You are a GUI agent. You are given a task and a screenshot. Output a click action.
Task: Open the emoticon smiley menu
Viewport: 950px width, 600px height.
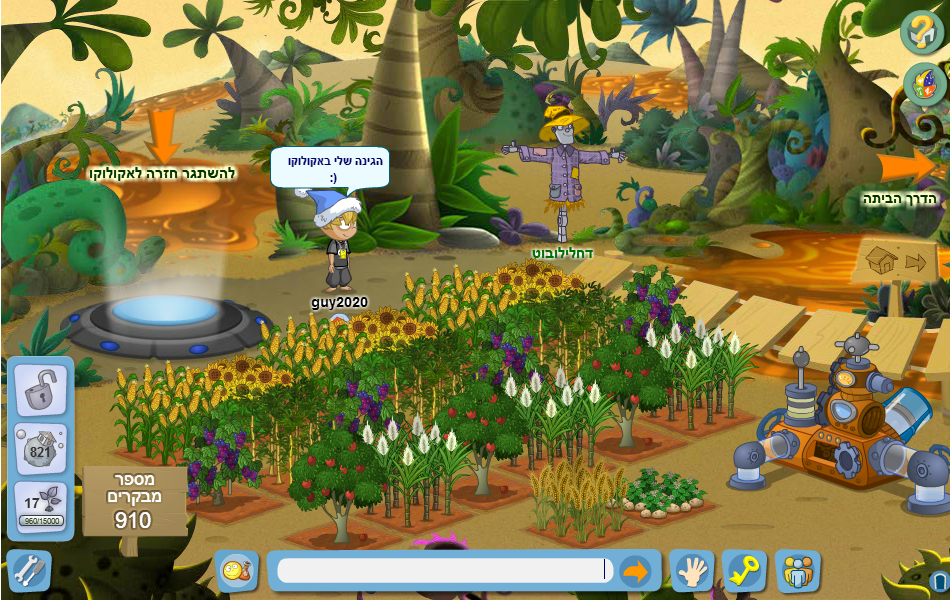(238, 571)
